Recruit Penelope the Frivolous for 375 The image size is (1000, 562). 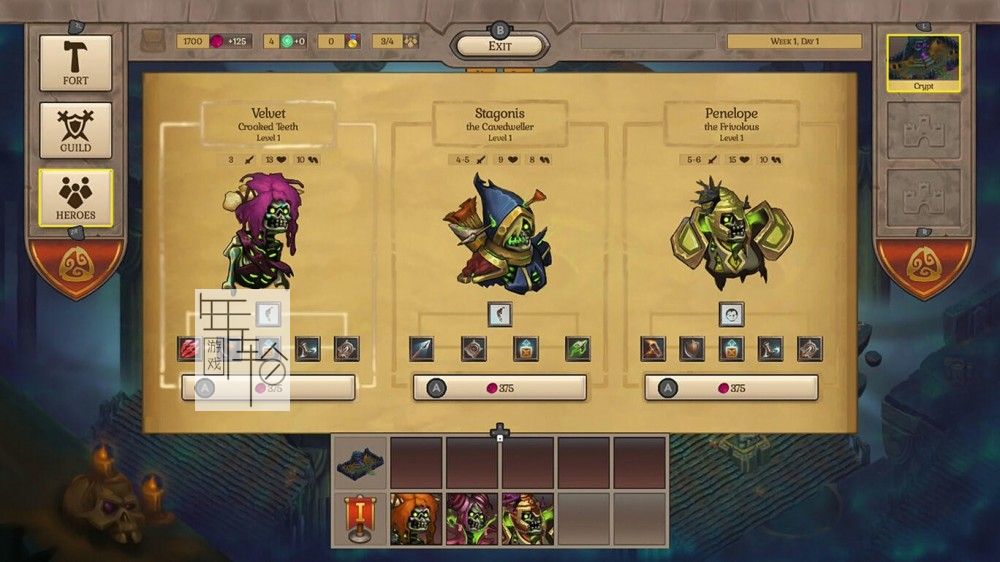(x=731, y=388)
